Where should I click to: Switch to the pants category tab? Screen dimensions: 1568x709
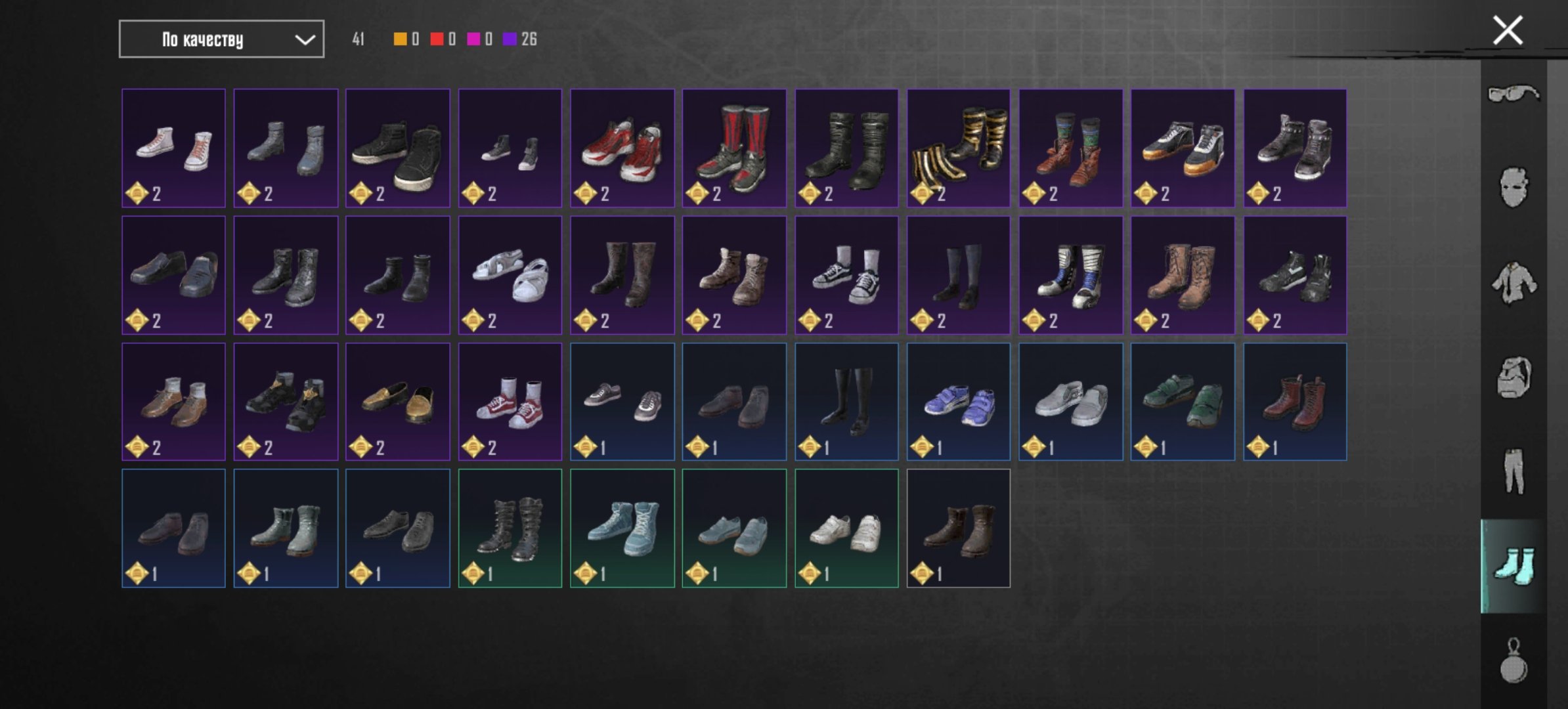1514,471
